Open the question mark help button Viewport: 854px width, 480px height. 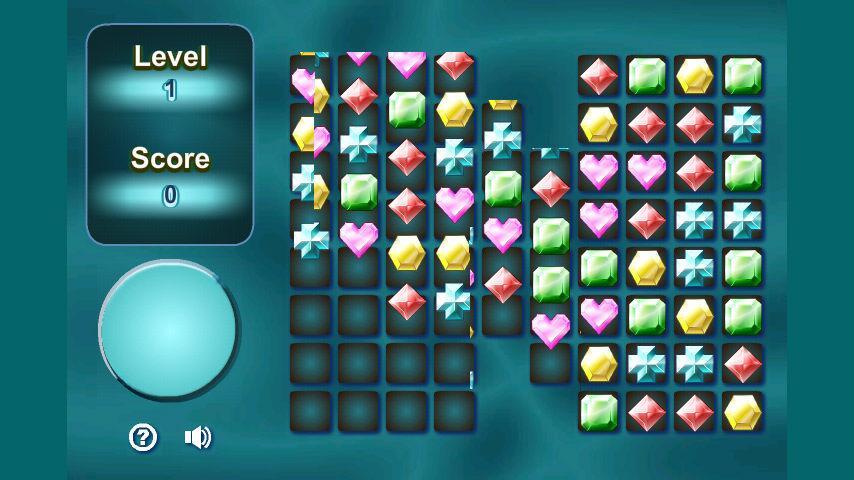144,437
